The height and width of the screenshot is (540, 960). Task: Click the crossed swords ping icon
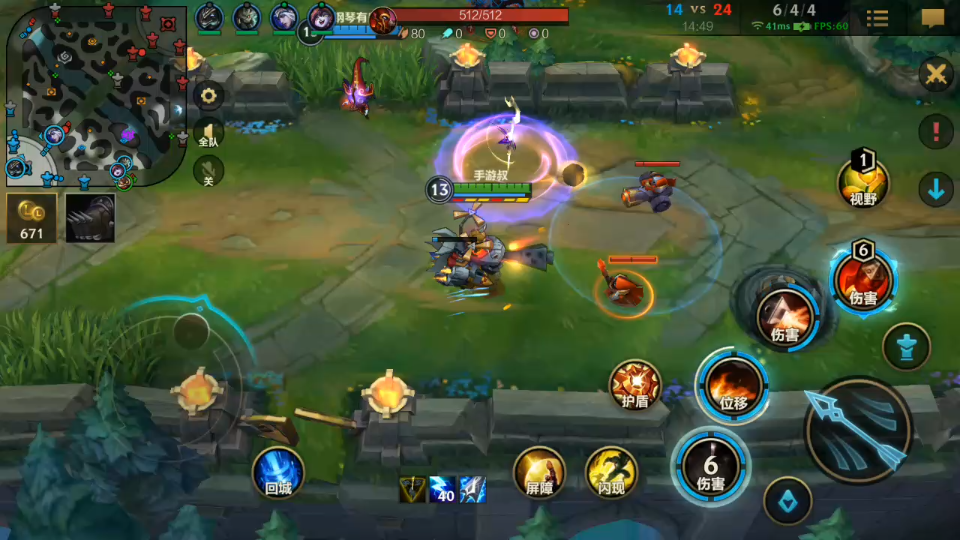[x=936, y=74]
